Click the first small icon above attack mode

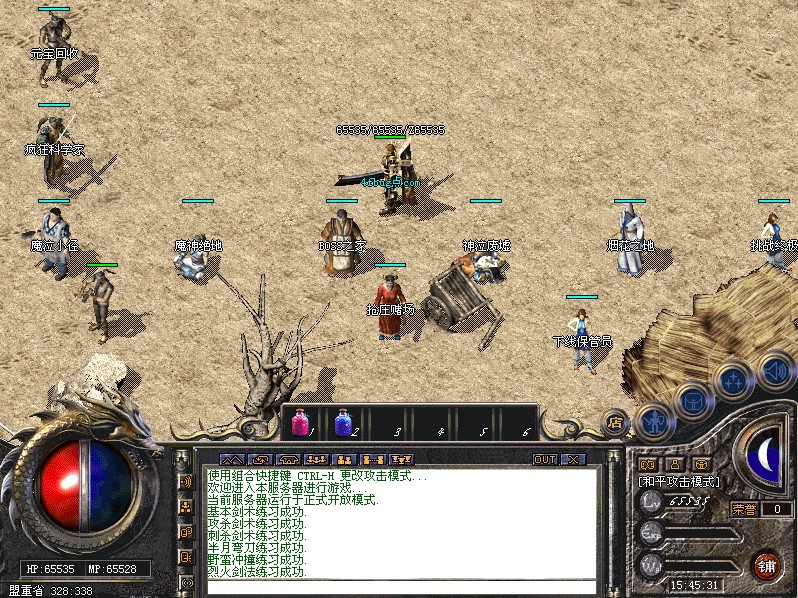click(x=648, y=464)
